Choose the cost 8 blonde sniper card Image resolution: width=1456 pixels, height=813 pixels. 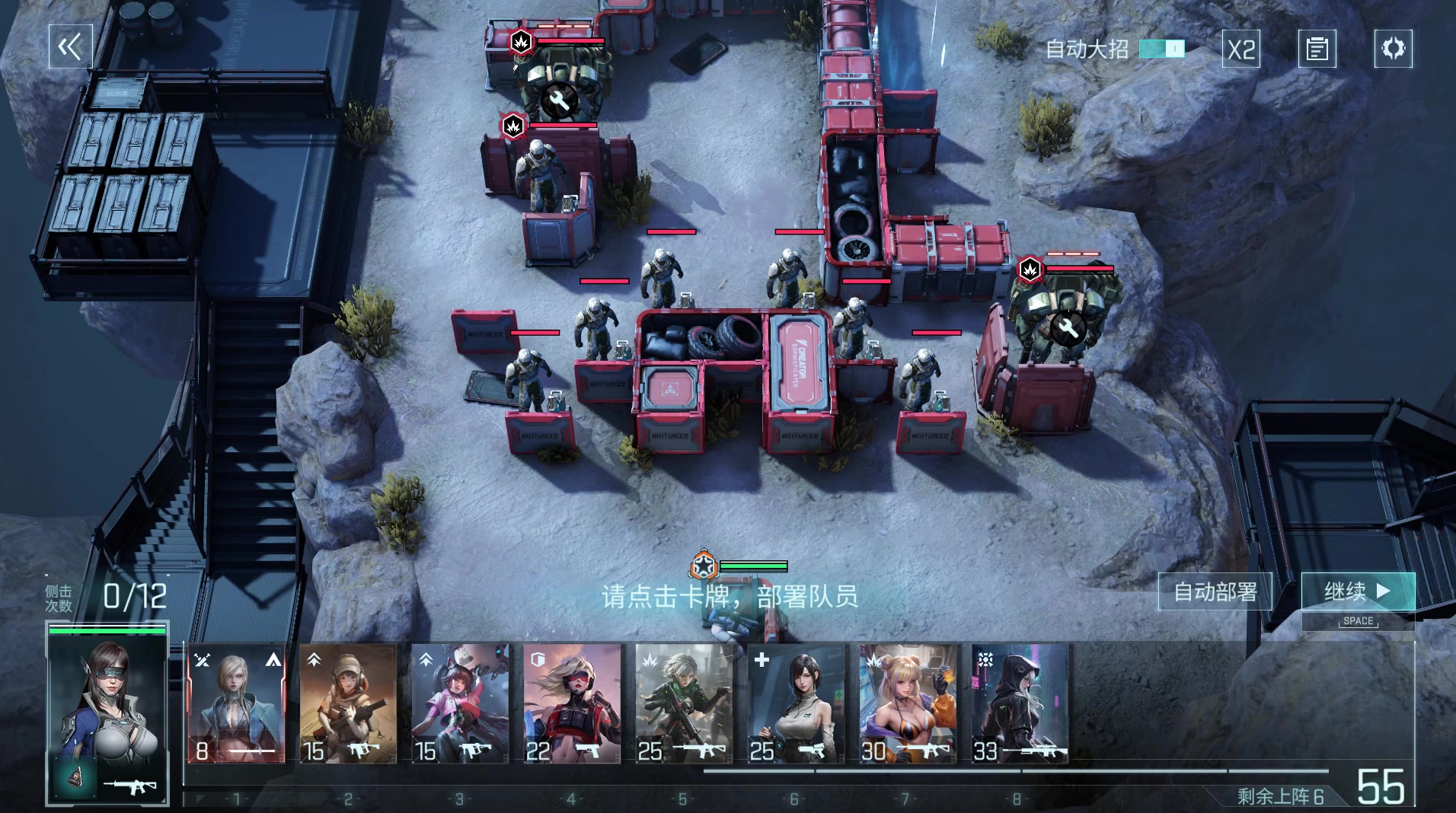click(x=236, y=704)
